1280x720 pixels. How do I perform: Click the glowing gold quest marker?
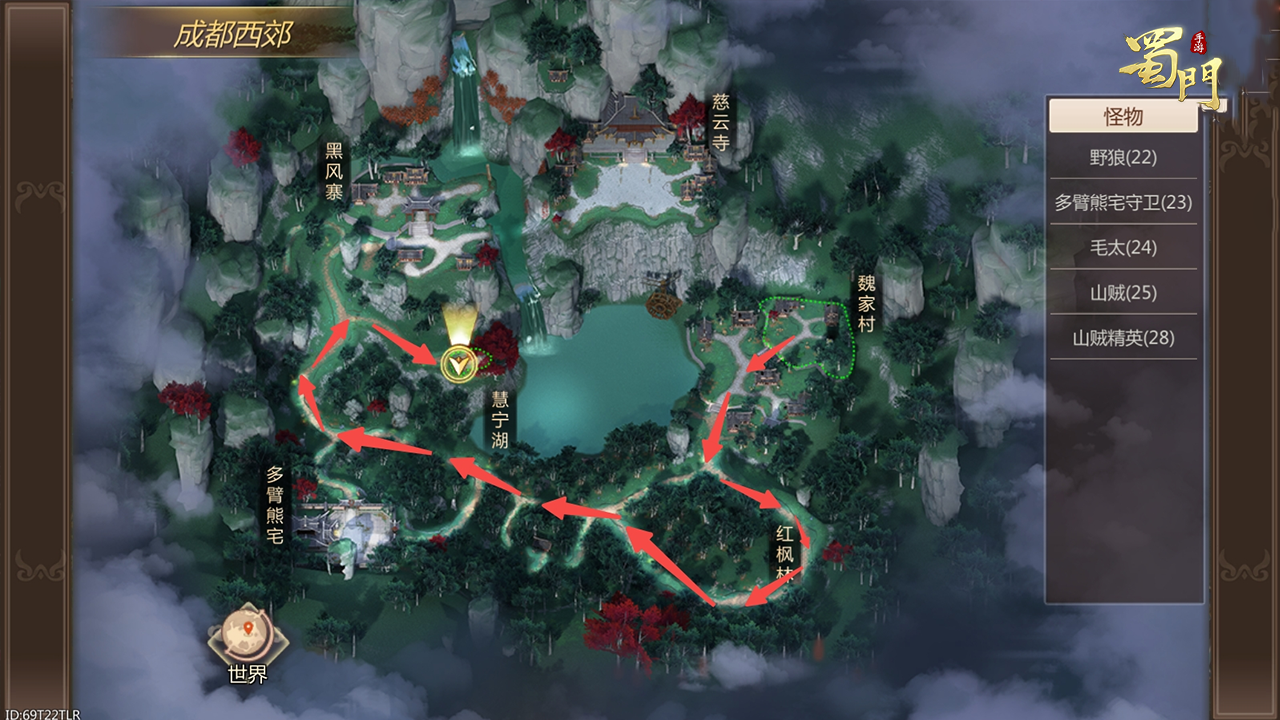click(458, 363)
